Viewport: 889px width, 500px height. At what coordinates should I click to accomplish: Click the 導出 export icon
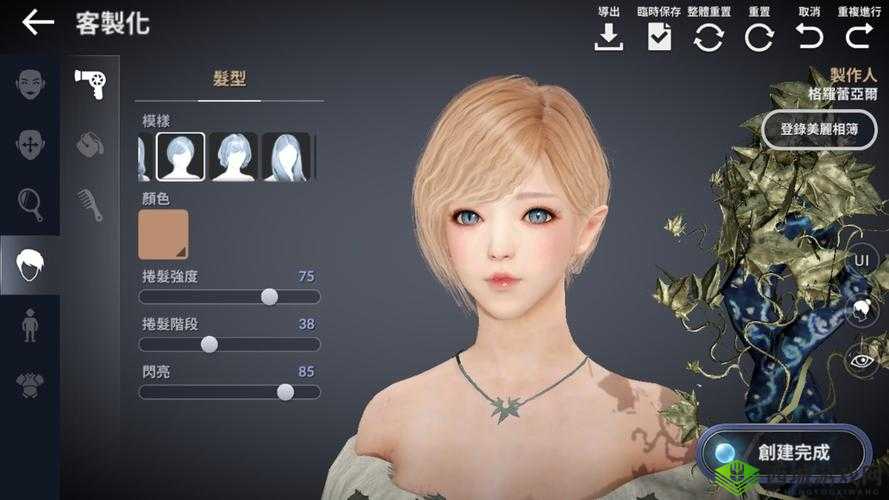(x=609, y=35)
